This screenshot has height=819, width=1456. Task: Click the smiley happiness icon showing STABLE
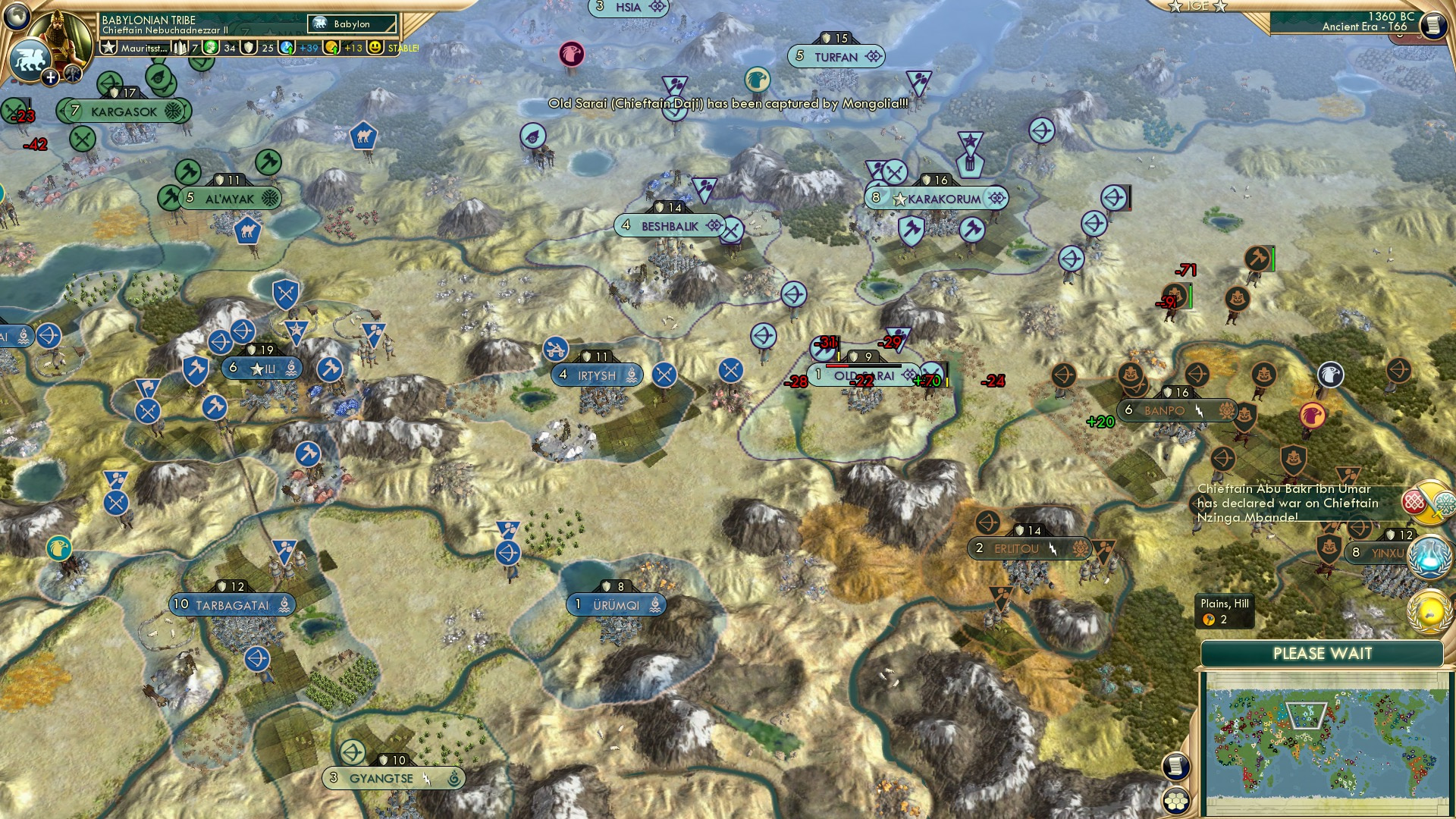(x=375, y=48)
